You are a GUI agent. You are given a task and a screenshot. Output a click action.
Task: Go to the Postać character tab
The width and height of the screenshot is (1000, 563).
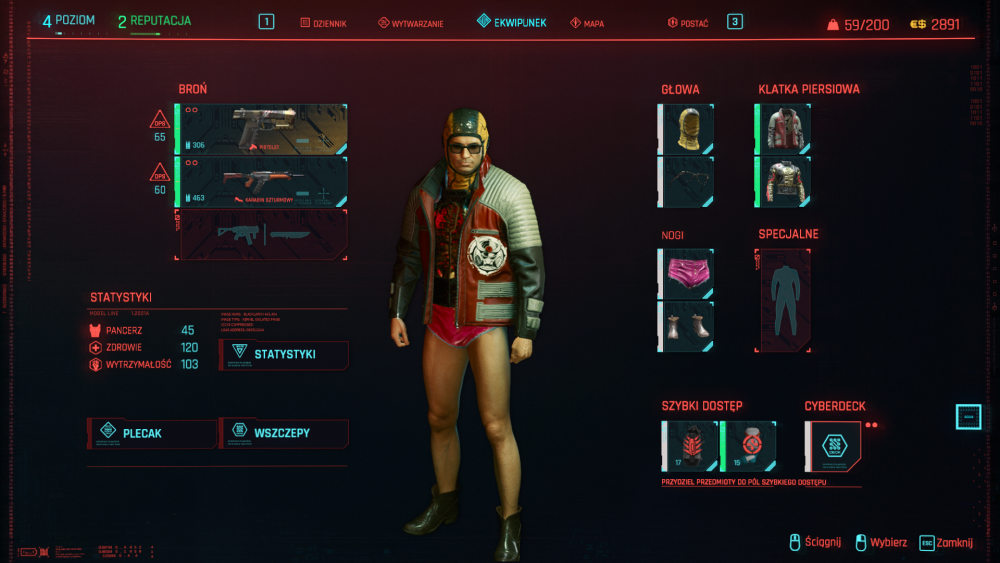point(688,23)
